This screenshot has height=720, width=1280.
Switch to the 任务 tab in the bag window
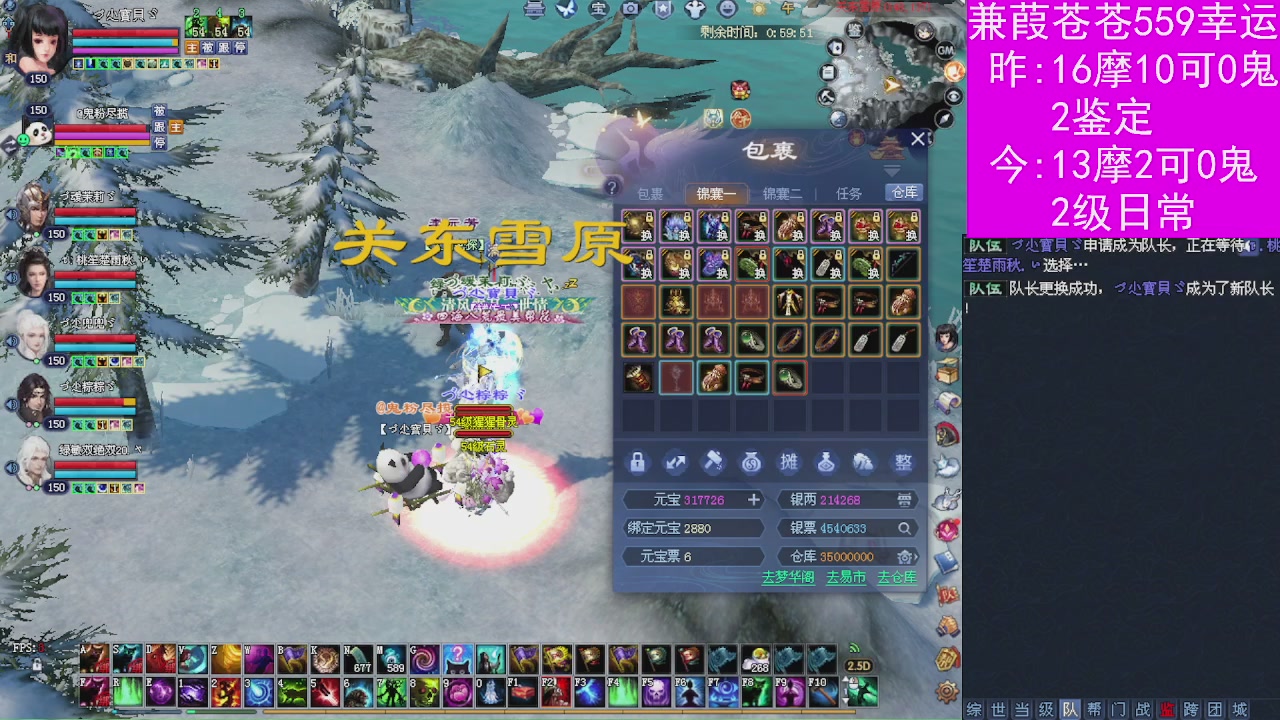(x=849, y=194)
